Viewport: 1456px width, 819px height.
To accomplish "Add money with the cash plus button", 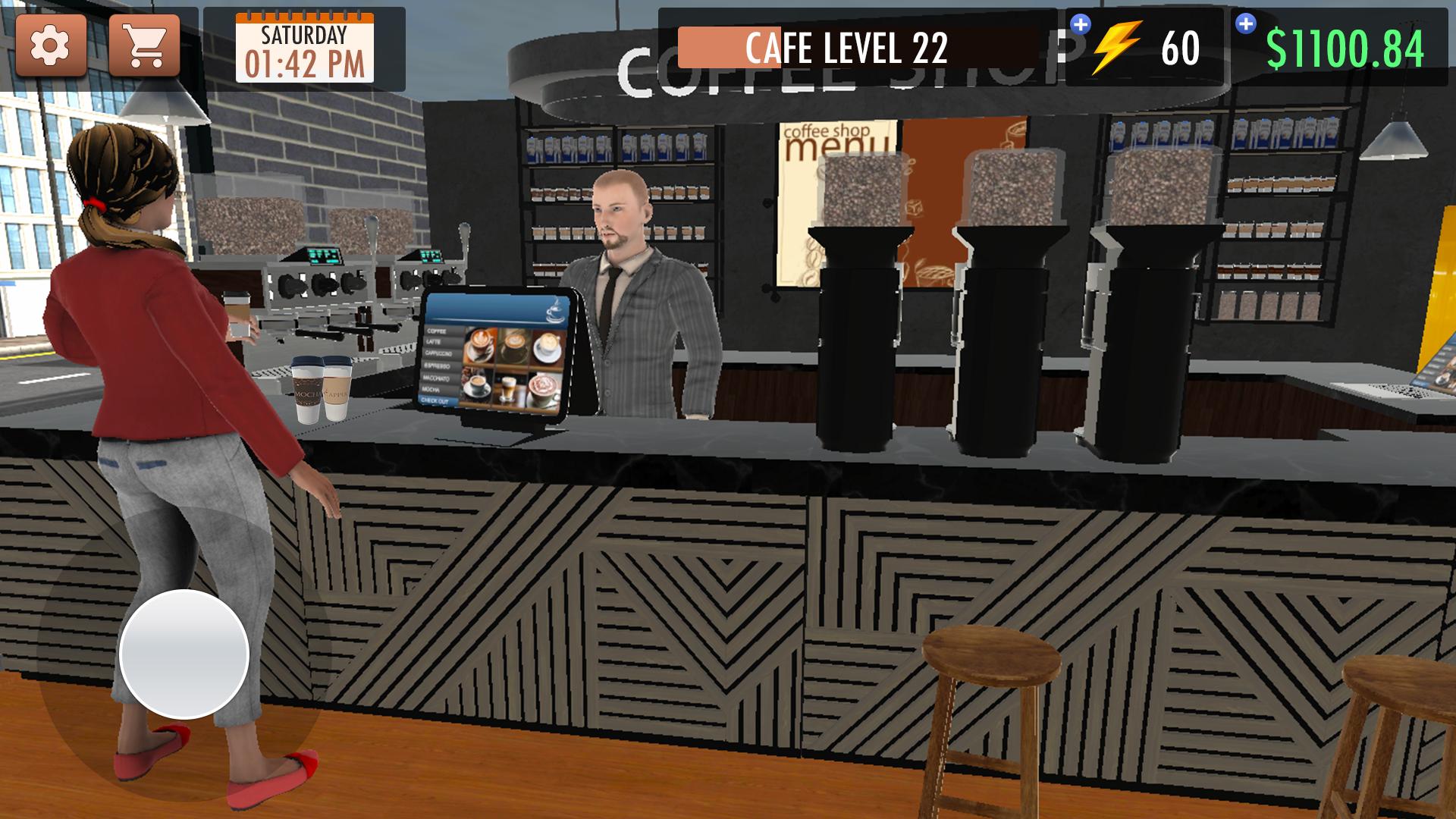I will click(1245, 24).
